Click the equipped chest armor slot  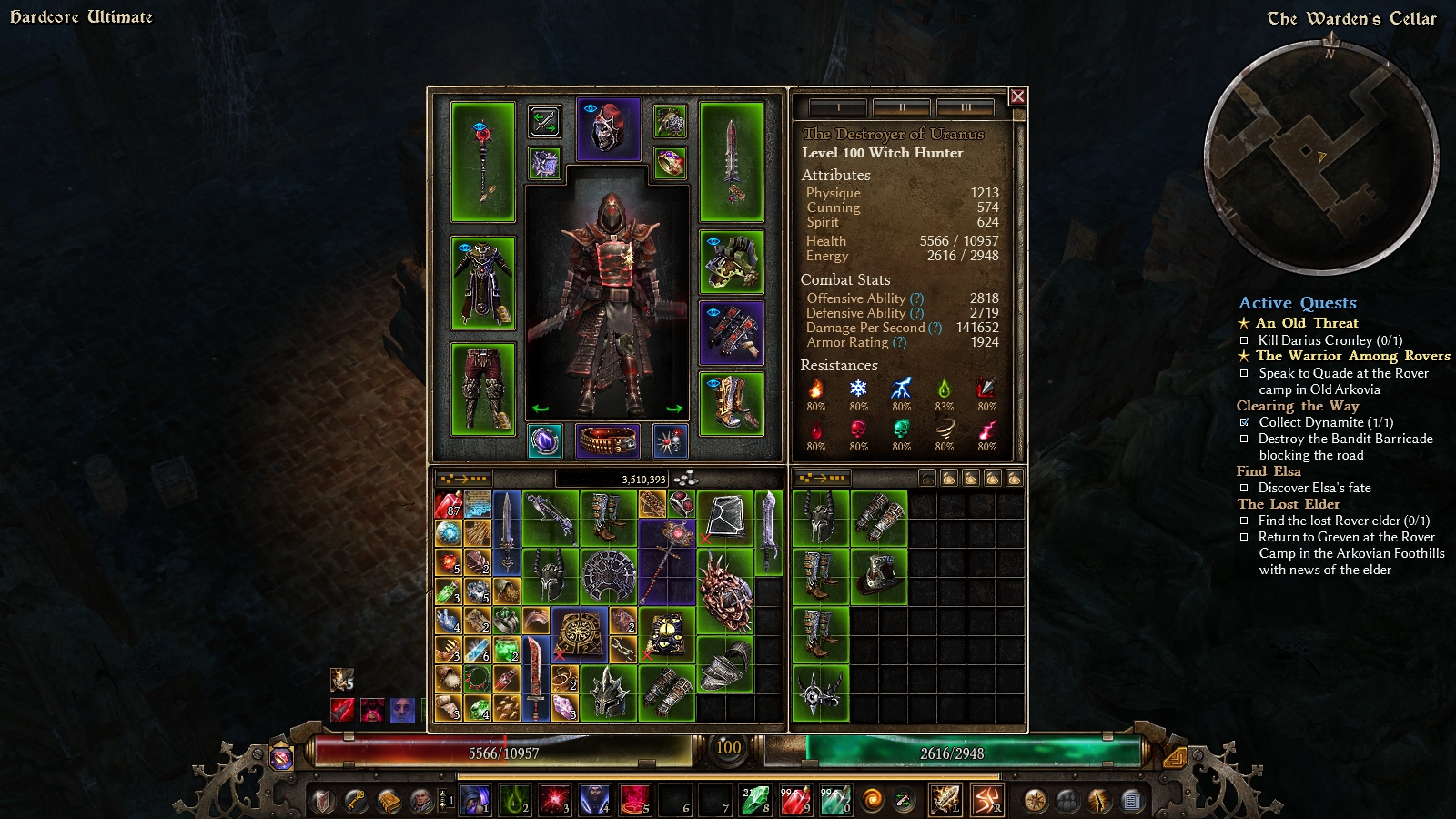[x=483, y=283]
